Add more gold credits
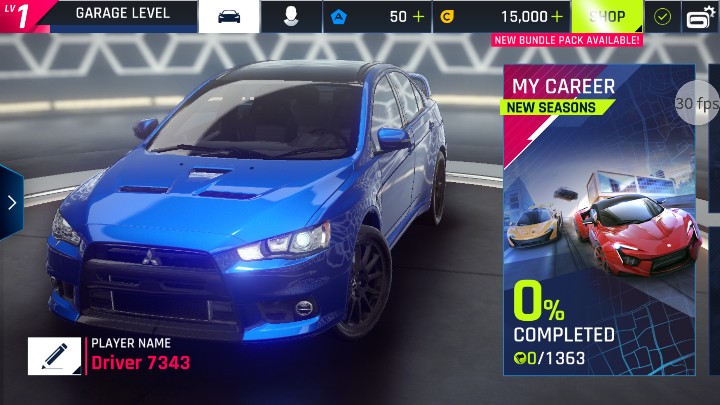The width and height of the screenshot is (720, 405). [556, 17]
